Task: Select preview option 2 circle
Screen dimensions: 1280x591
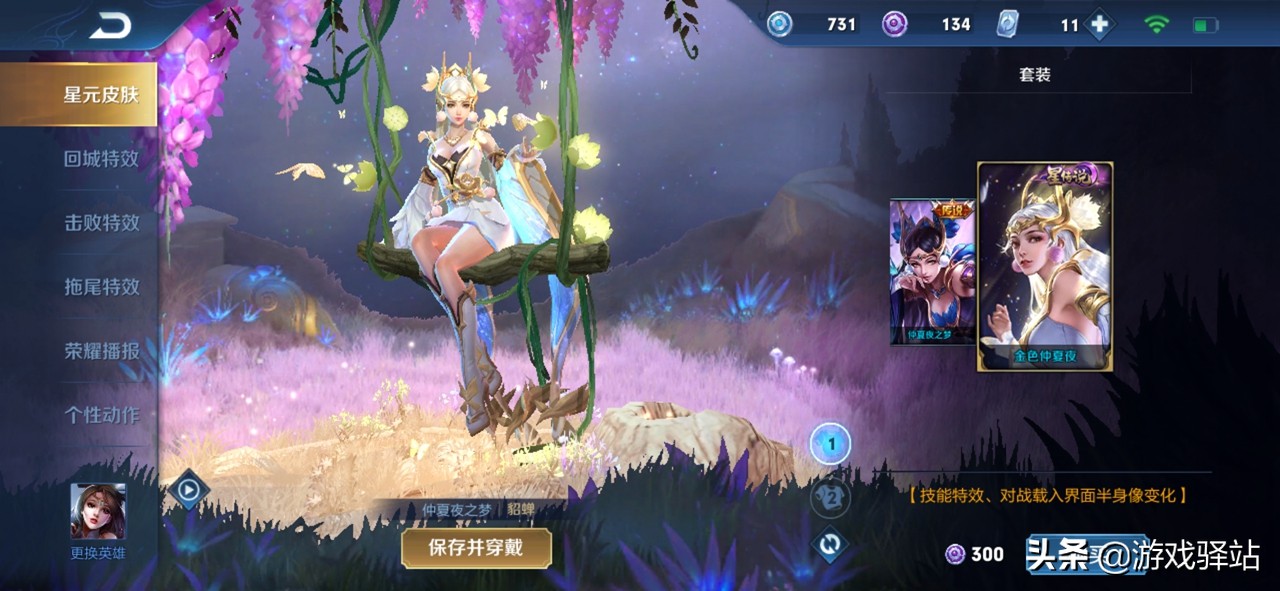Action: click(x=830, y=497)
